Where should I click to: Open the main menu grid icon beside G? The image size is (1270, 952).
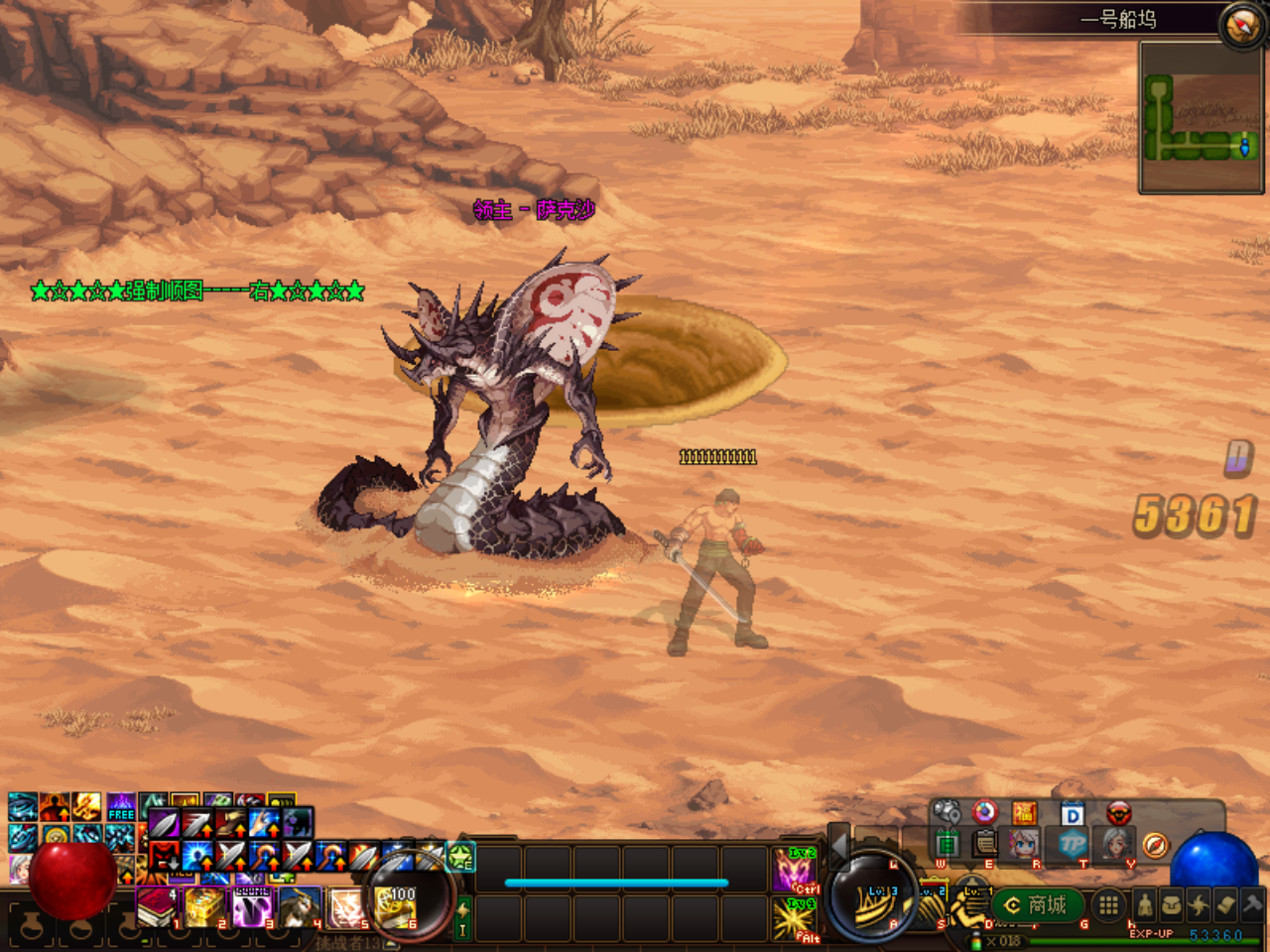(x=1109, y=904)
